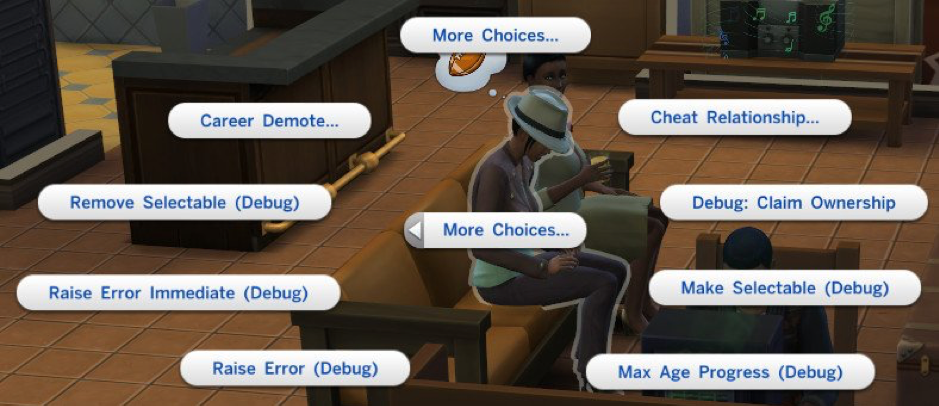
Task: Activate Make Selectable (Debug)
Action: point(784,288)
